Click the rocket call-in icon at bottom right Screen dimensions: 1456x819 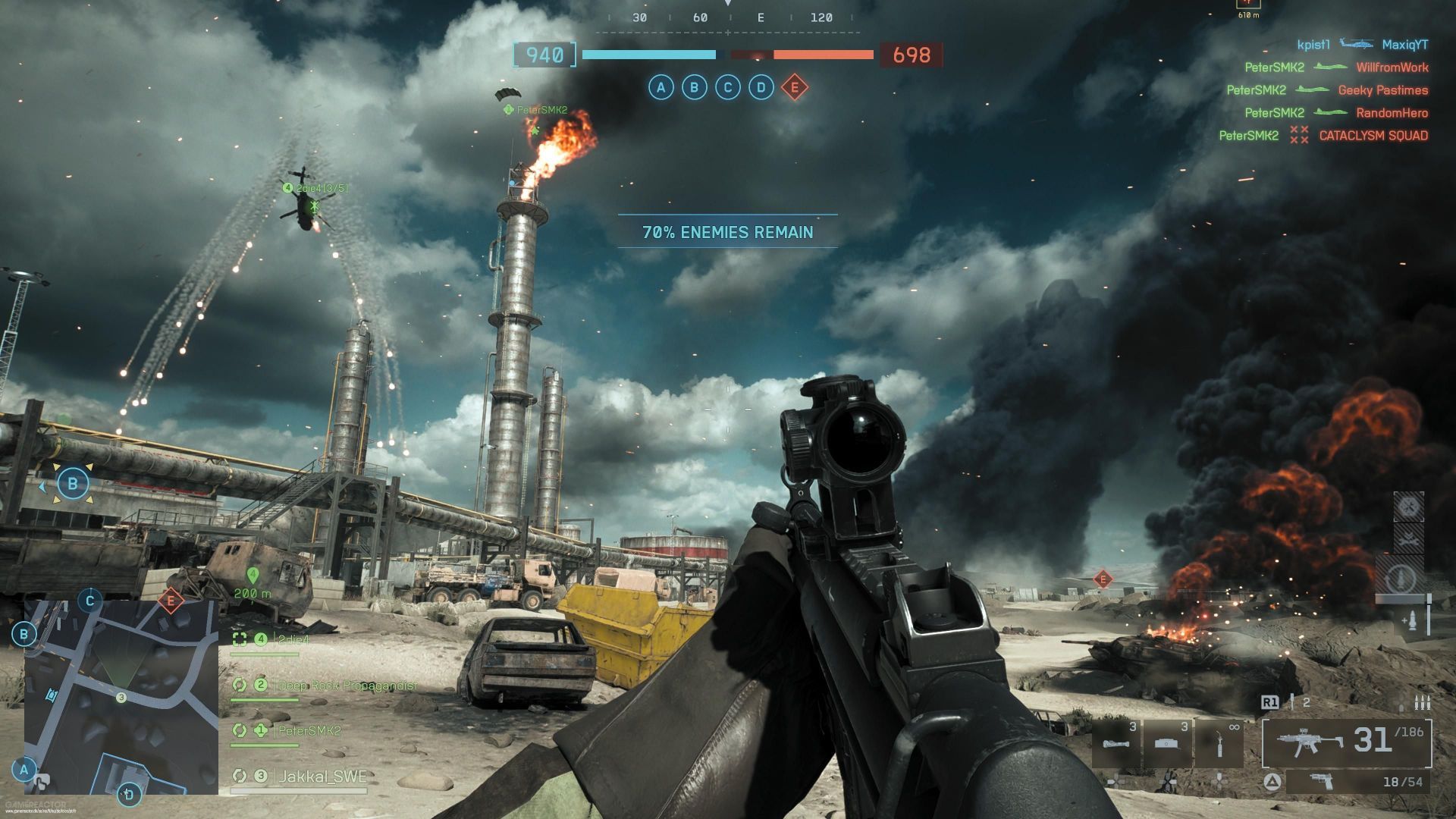click(1413, 620)
